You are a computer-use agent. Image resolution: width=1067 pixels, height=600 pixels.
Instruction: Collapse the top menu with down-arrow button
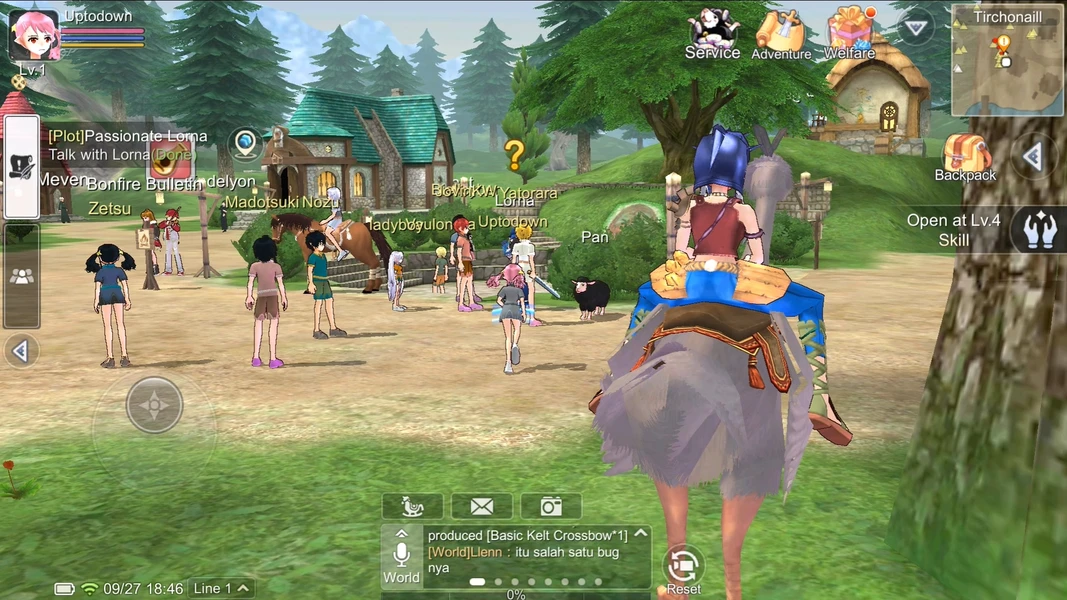click(x=916, y=27)
